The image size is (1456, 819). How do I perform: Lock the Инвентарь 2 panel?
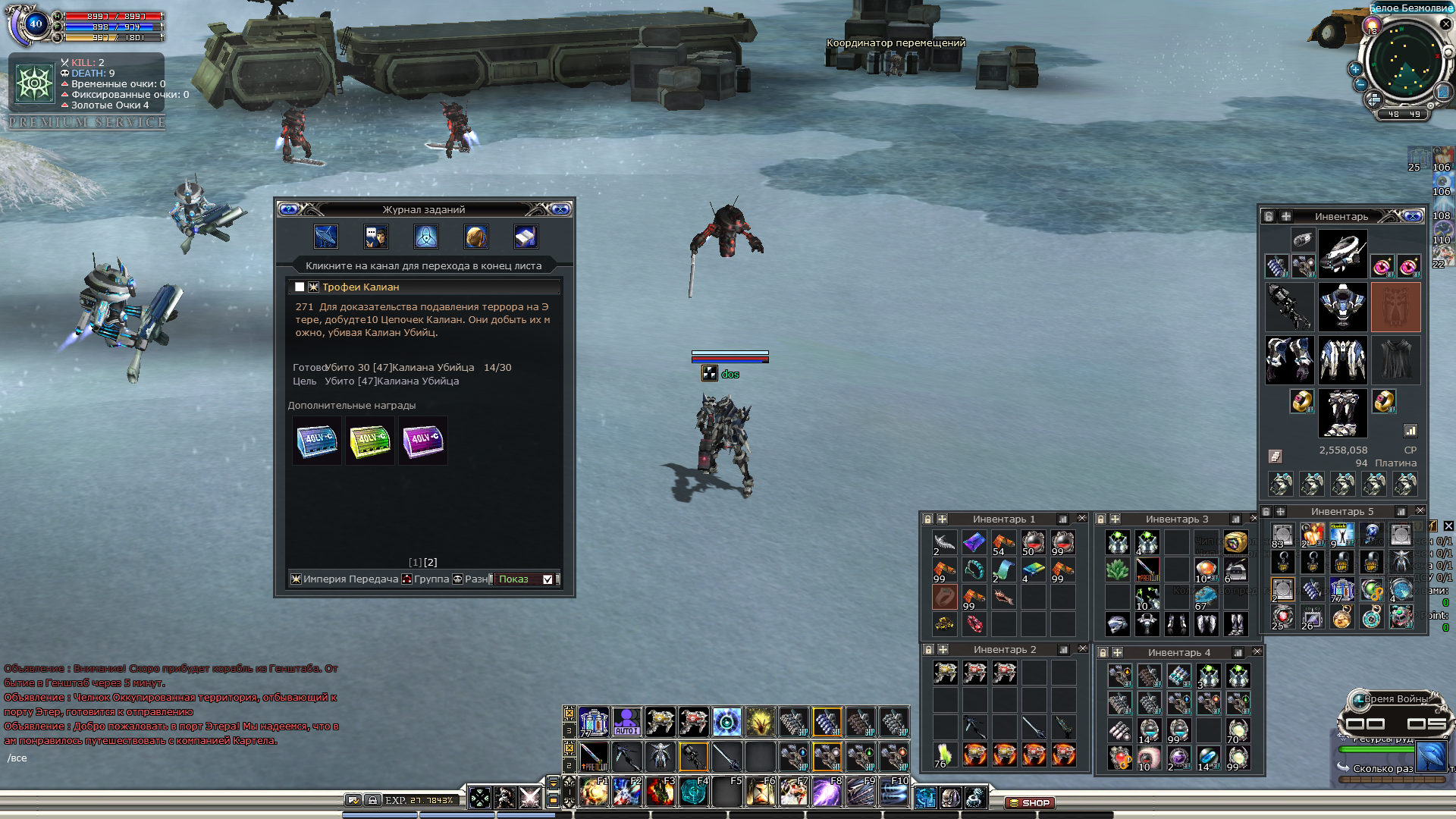[x=928, y=650]
